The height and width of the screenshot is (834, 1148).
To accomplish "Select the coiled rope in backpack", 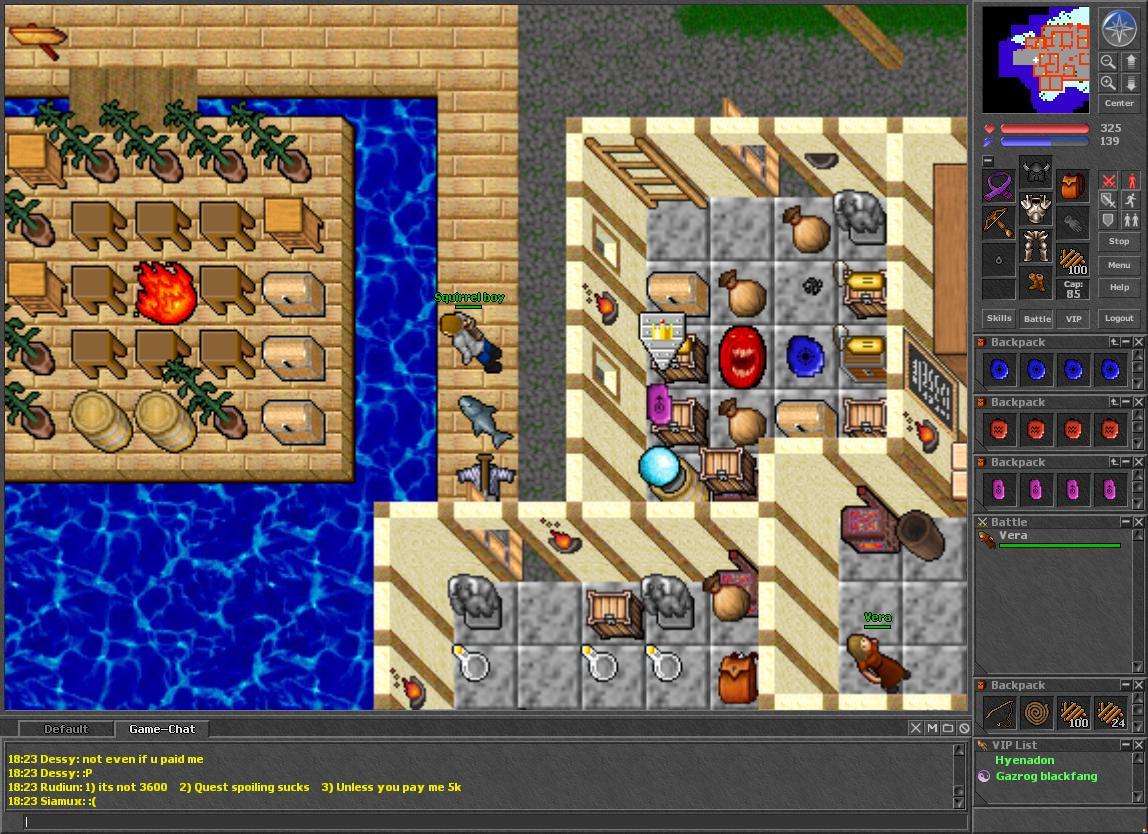I will click(1036, 713).
